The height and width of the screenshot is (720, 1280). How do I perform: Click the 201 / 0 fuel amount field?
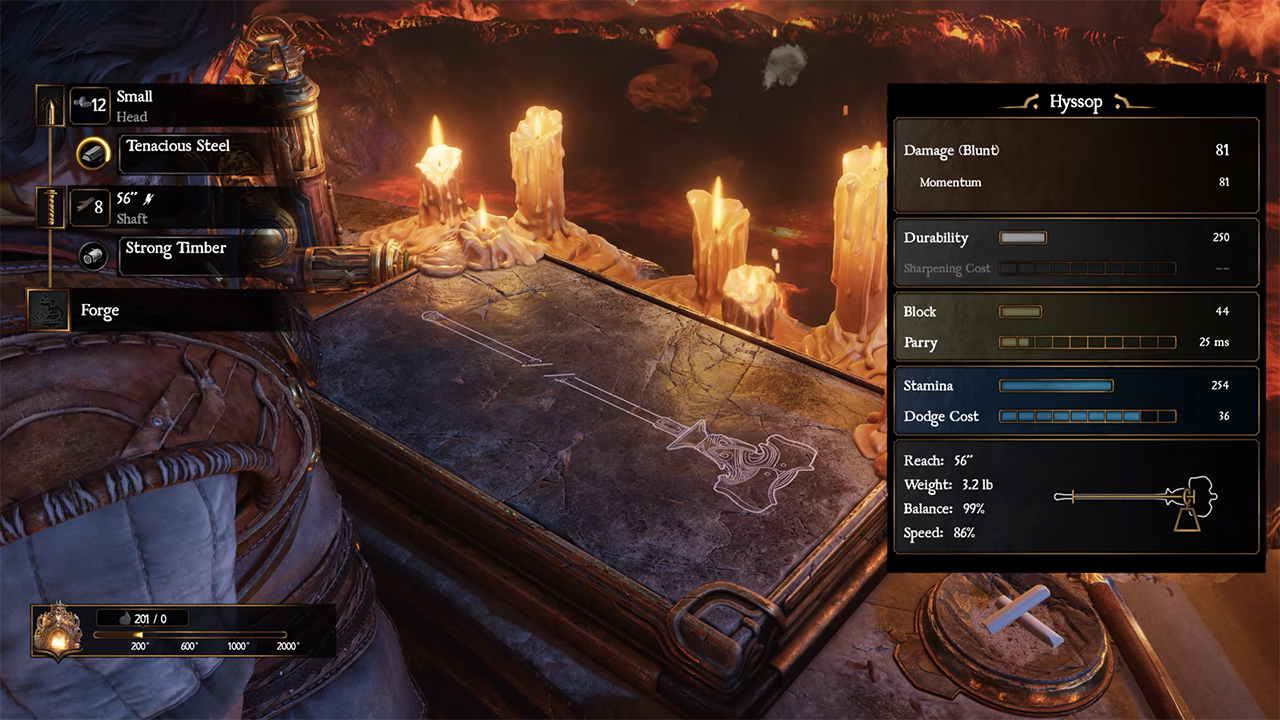145,618
